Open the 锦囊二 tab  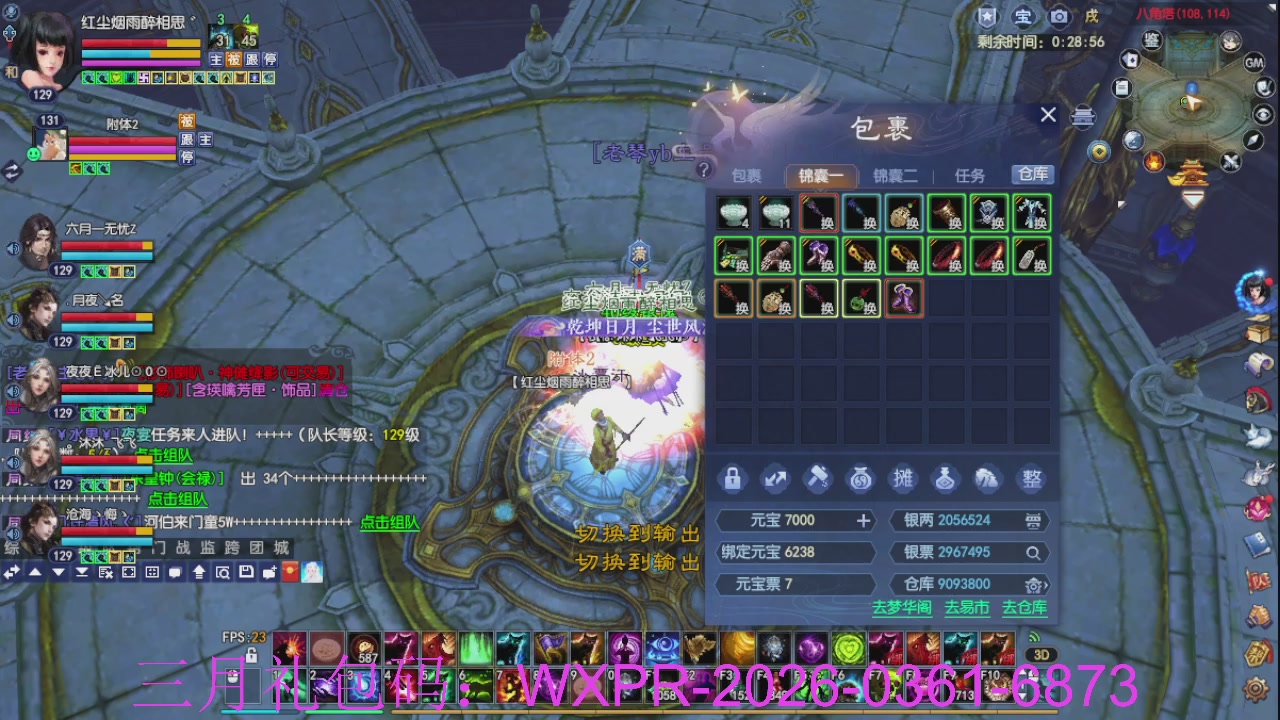tap(895, 174)
